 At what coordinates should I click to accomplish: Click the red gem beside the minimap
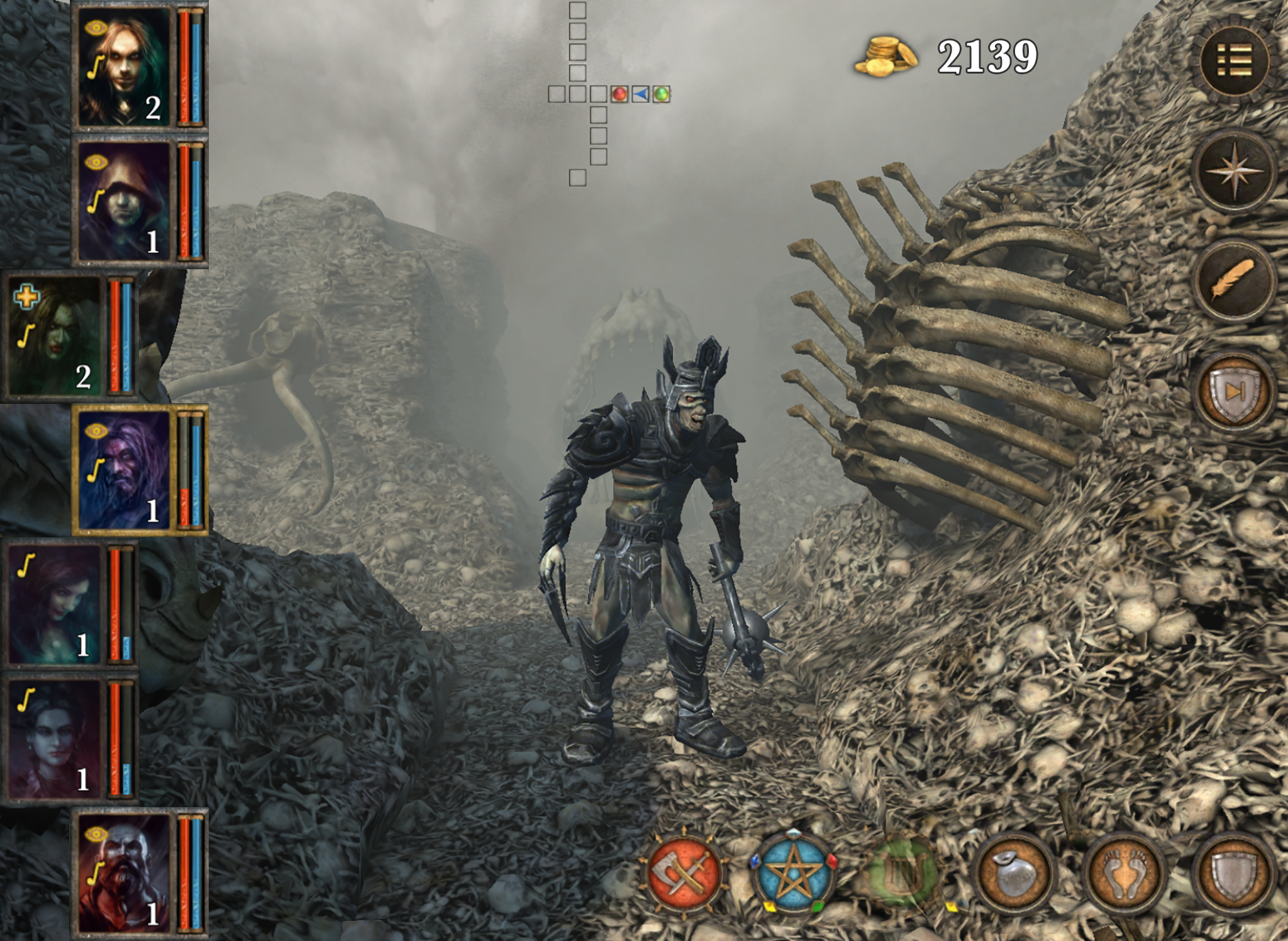(x=619, y=94)
